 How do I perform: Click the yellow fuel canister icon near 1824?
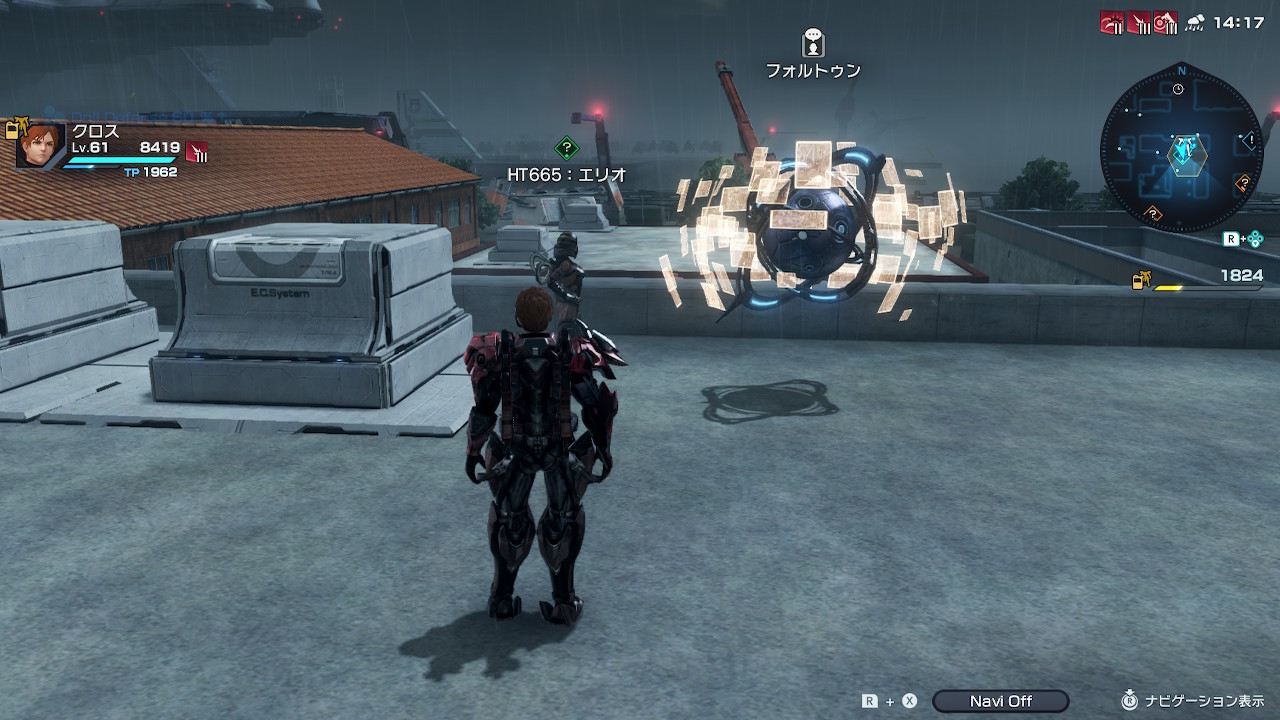click(1139, 281)
